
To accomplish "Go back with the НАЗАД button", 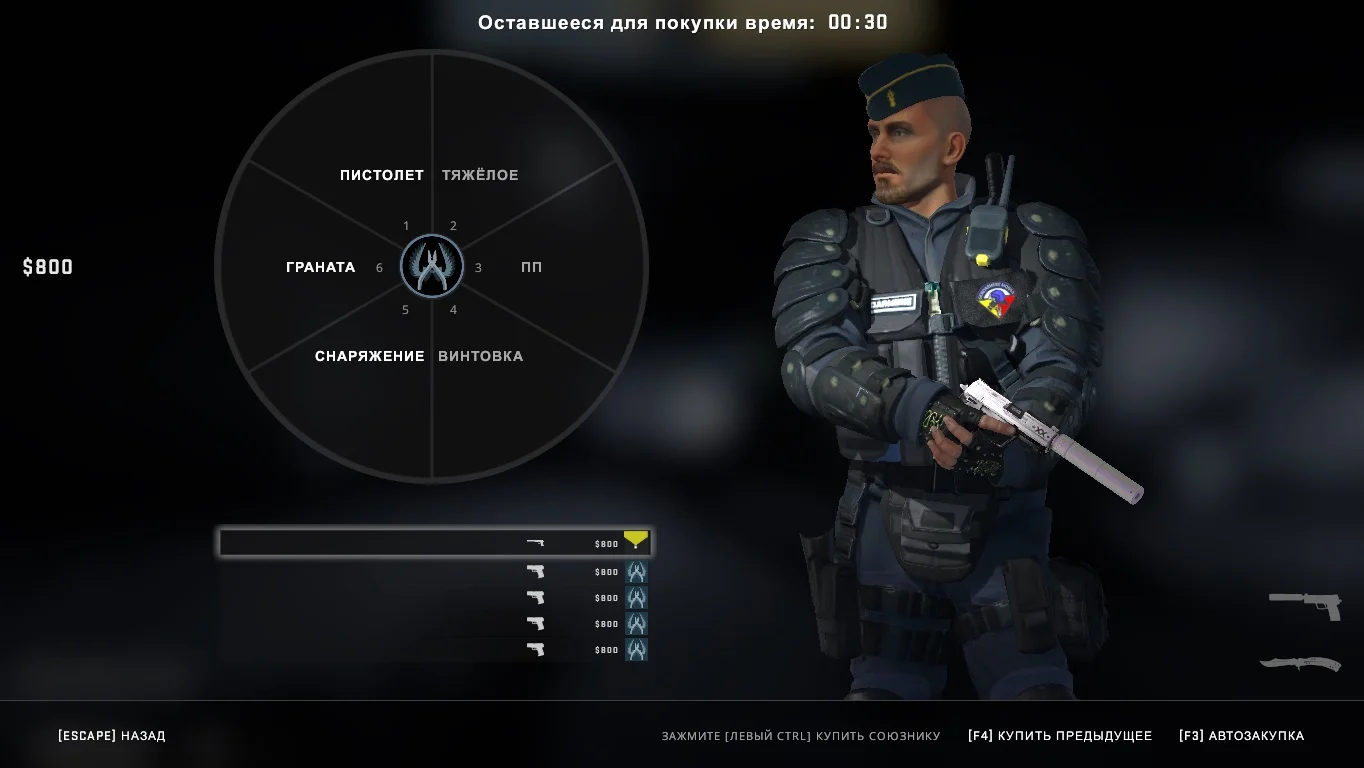I will click(112, 736).
